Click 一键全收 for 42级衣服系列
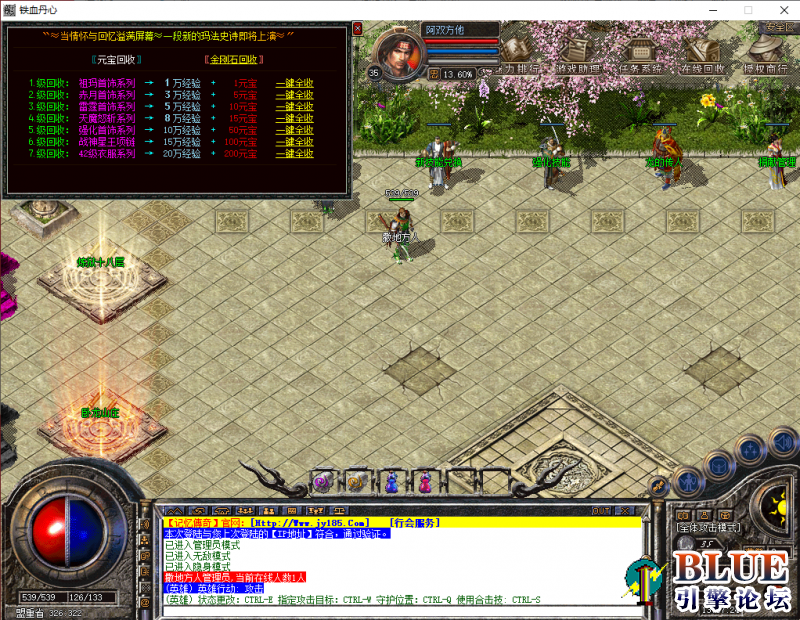Viewport: 800px width, 620px height. [x=295, y=155]
